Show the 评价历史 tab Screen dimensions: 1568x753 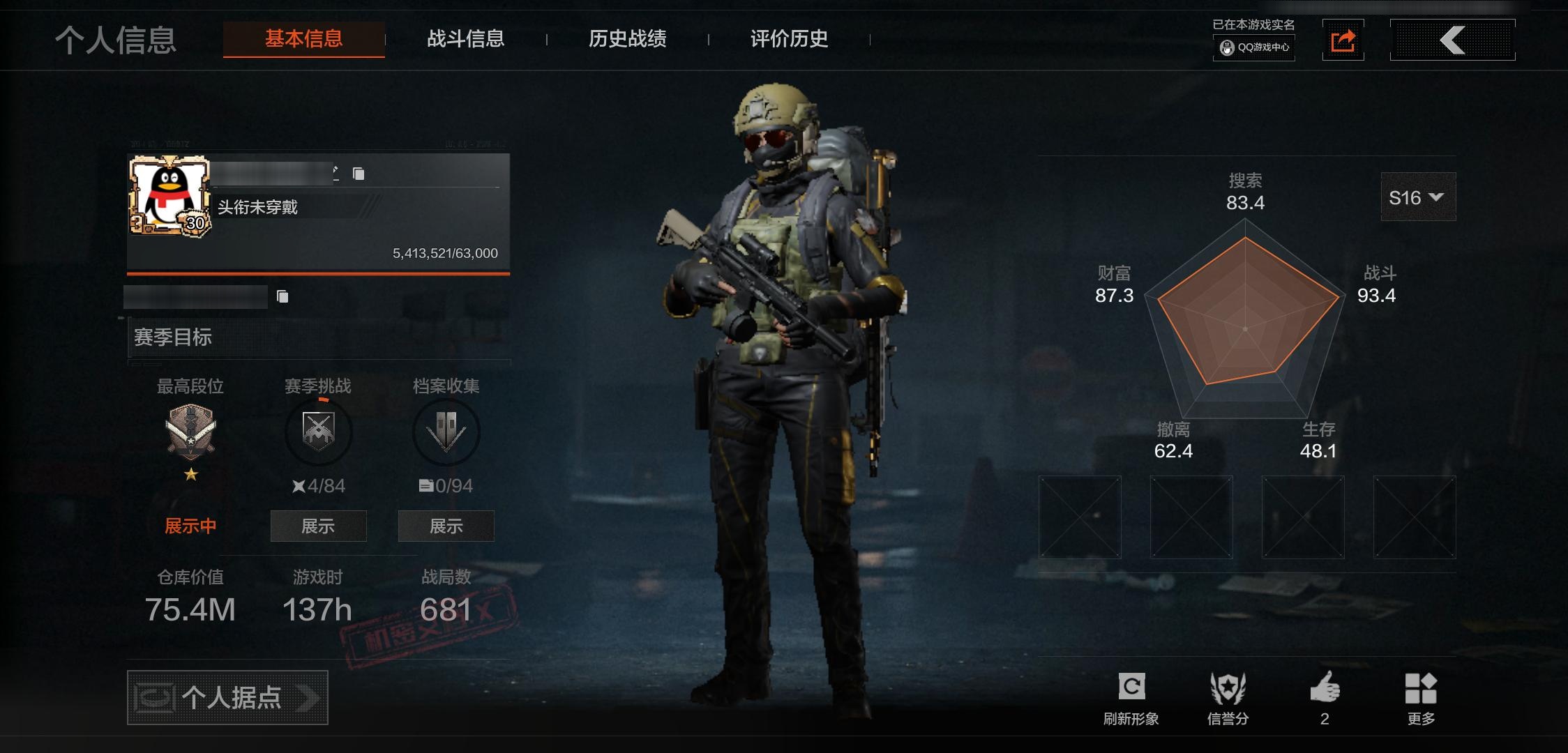[789, 39]
